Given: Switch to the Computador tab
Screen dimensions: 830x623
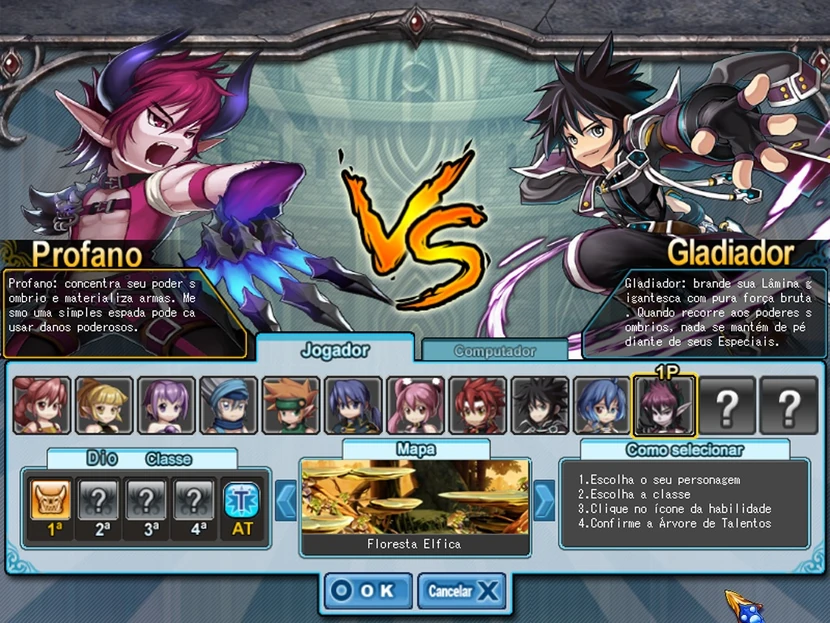Looking at the screenshot, I should coord(495,351).
